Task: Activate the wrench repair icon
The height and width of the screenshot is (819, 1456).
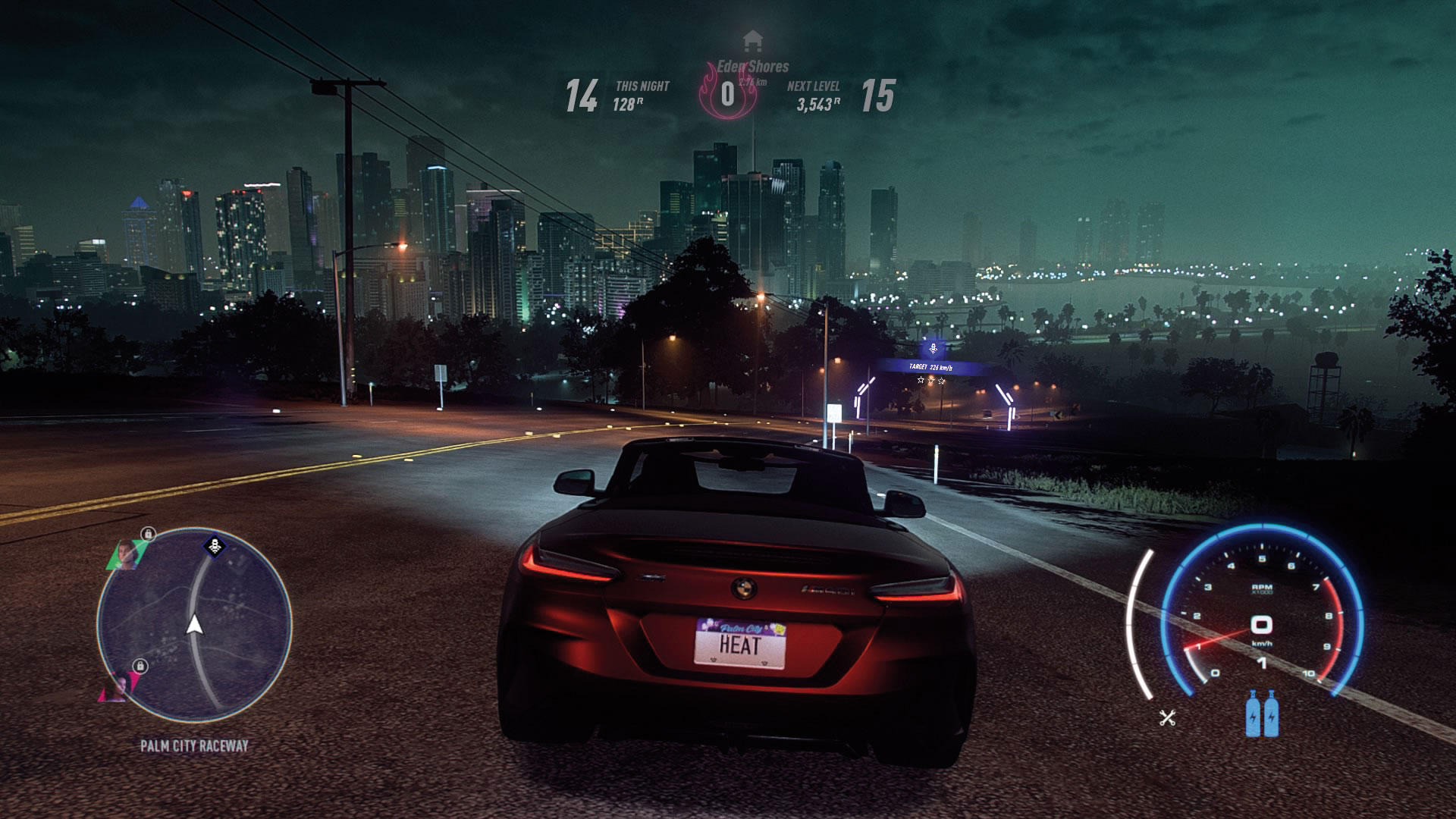Action: [1167, 717]
